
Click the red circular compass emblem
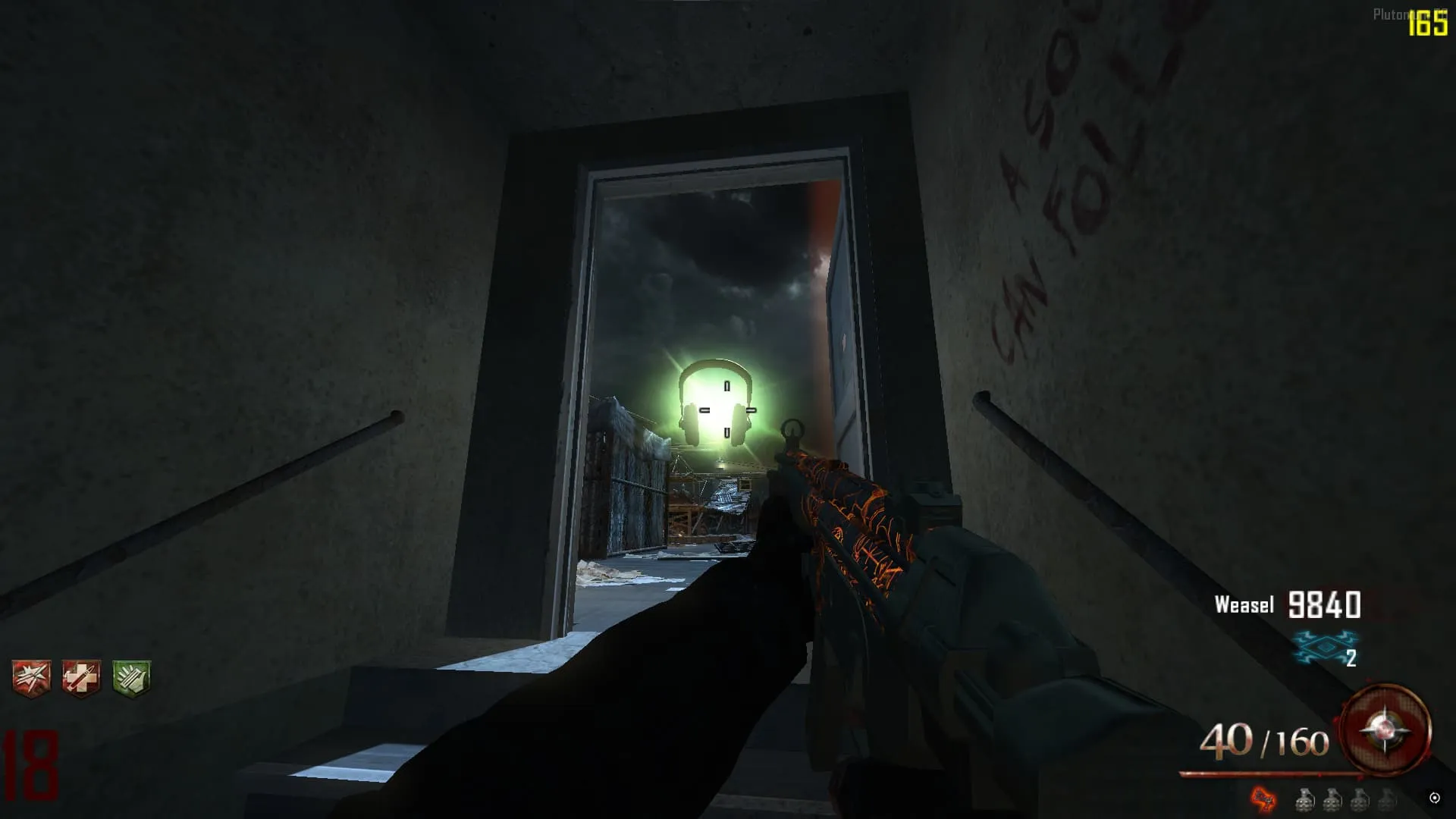1385,730
